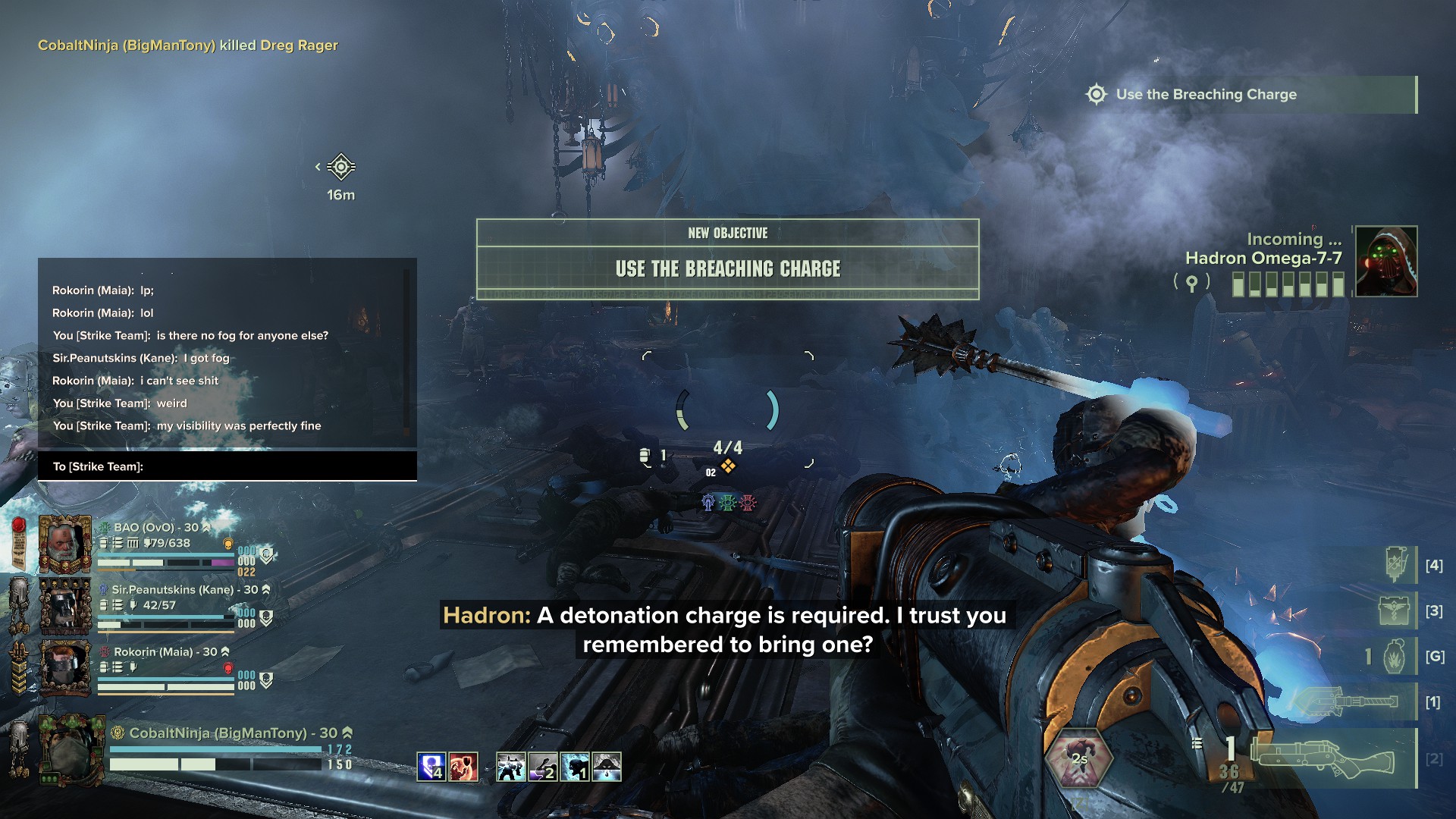Click the Hadron Omega-7-7 speaker portrait

pyautogui.click(x=1385, y=262)
